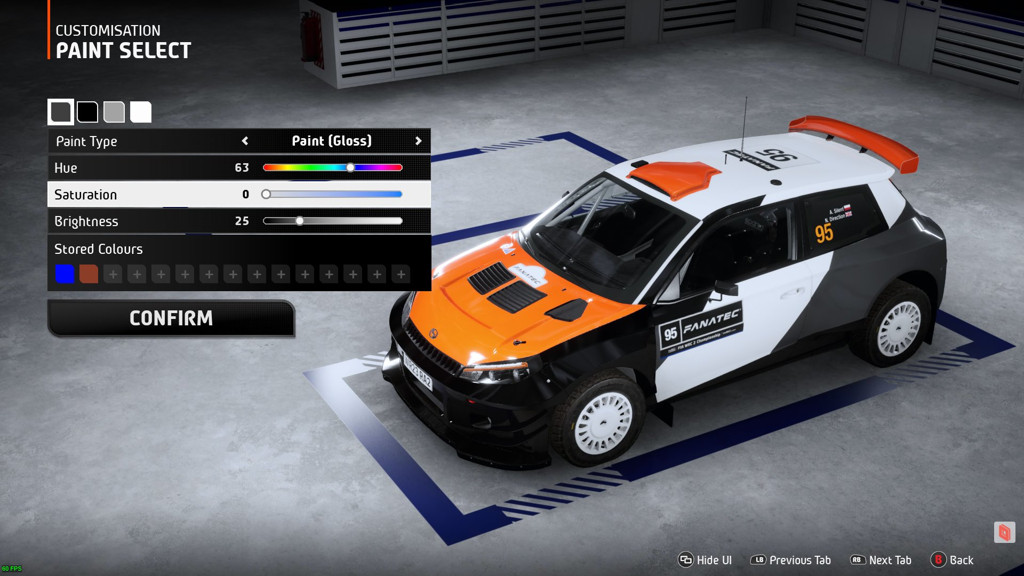Switch Paint Type to the next option
The height and width of the screenshot is (576, 1024).
tap(418, 141)
